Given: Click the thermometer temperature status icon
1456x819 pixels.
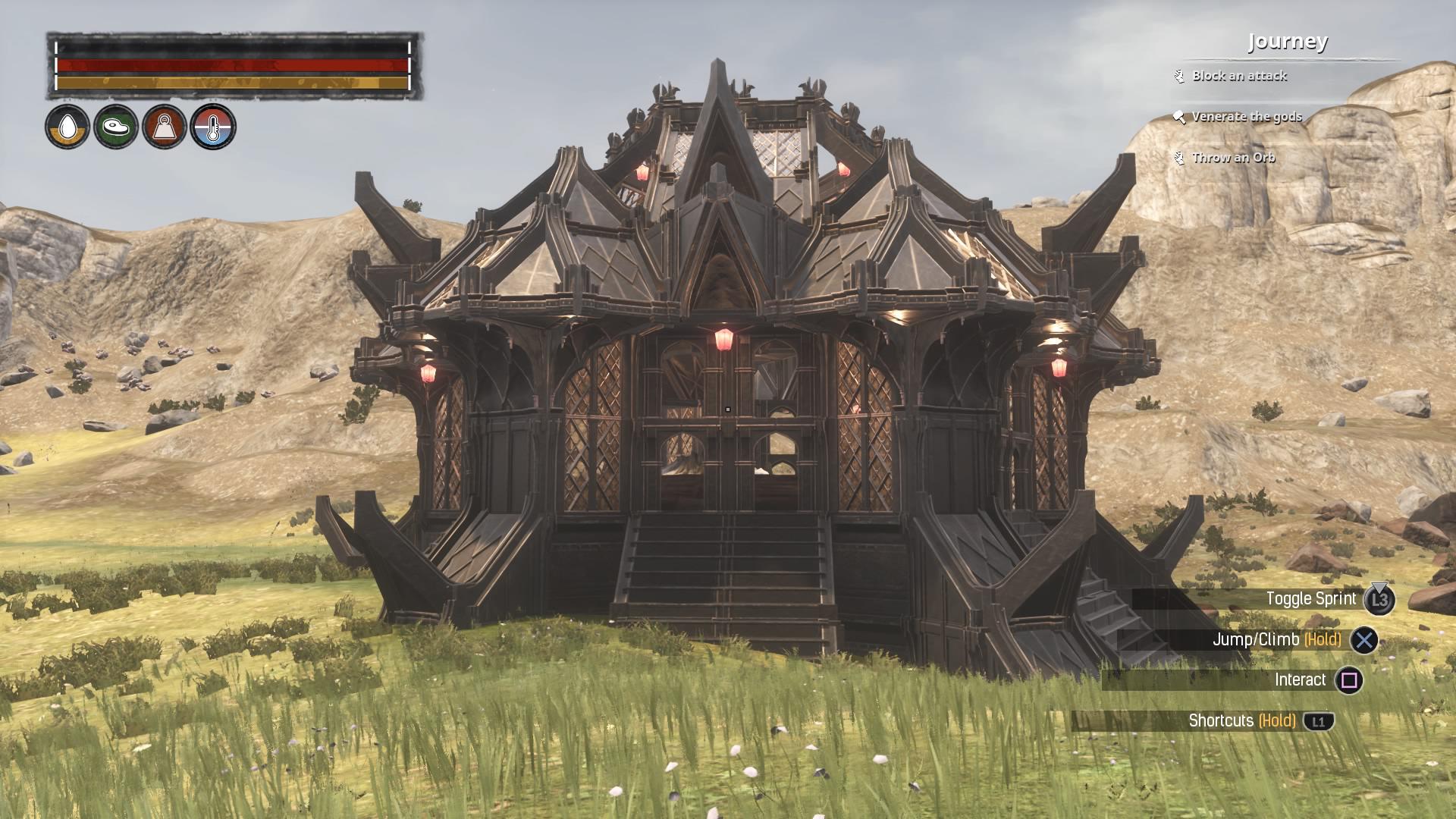Looking at the screenshot, I should [x=212, y=125].
